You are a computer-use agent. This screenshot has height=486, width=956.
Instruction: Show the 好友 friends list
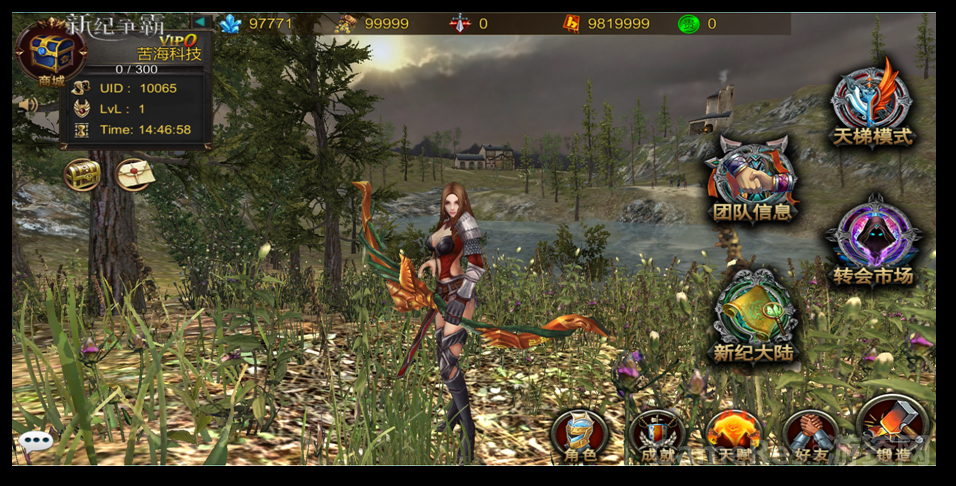(810, 435)
